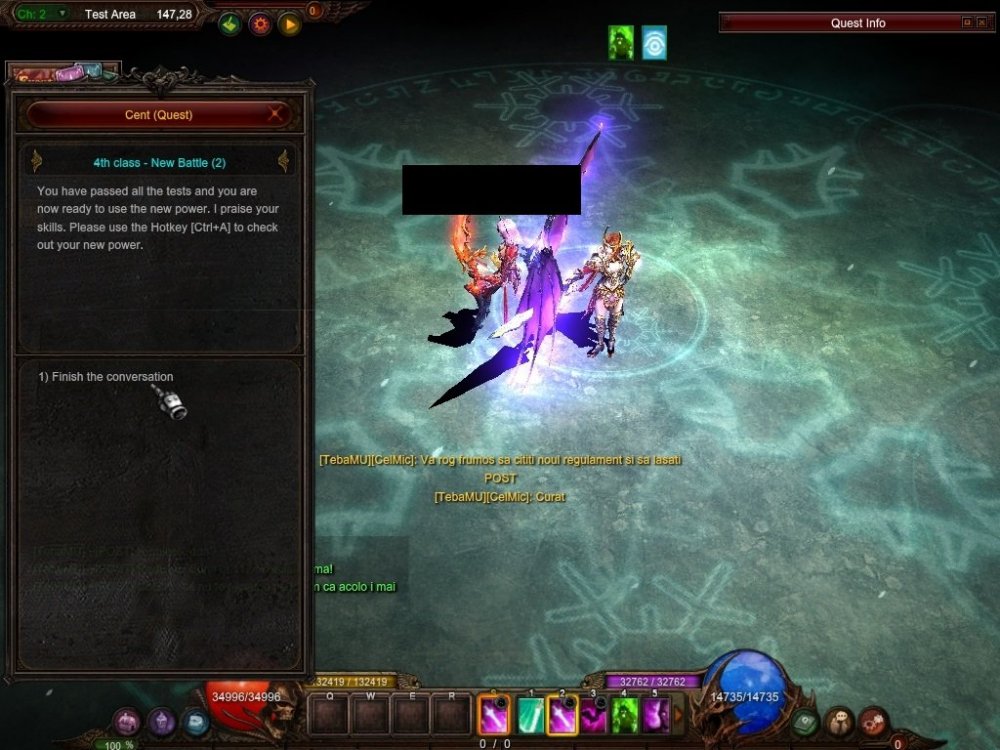
Task: Click the Finish the conversation objective
Action: [x=106, y=377]
